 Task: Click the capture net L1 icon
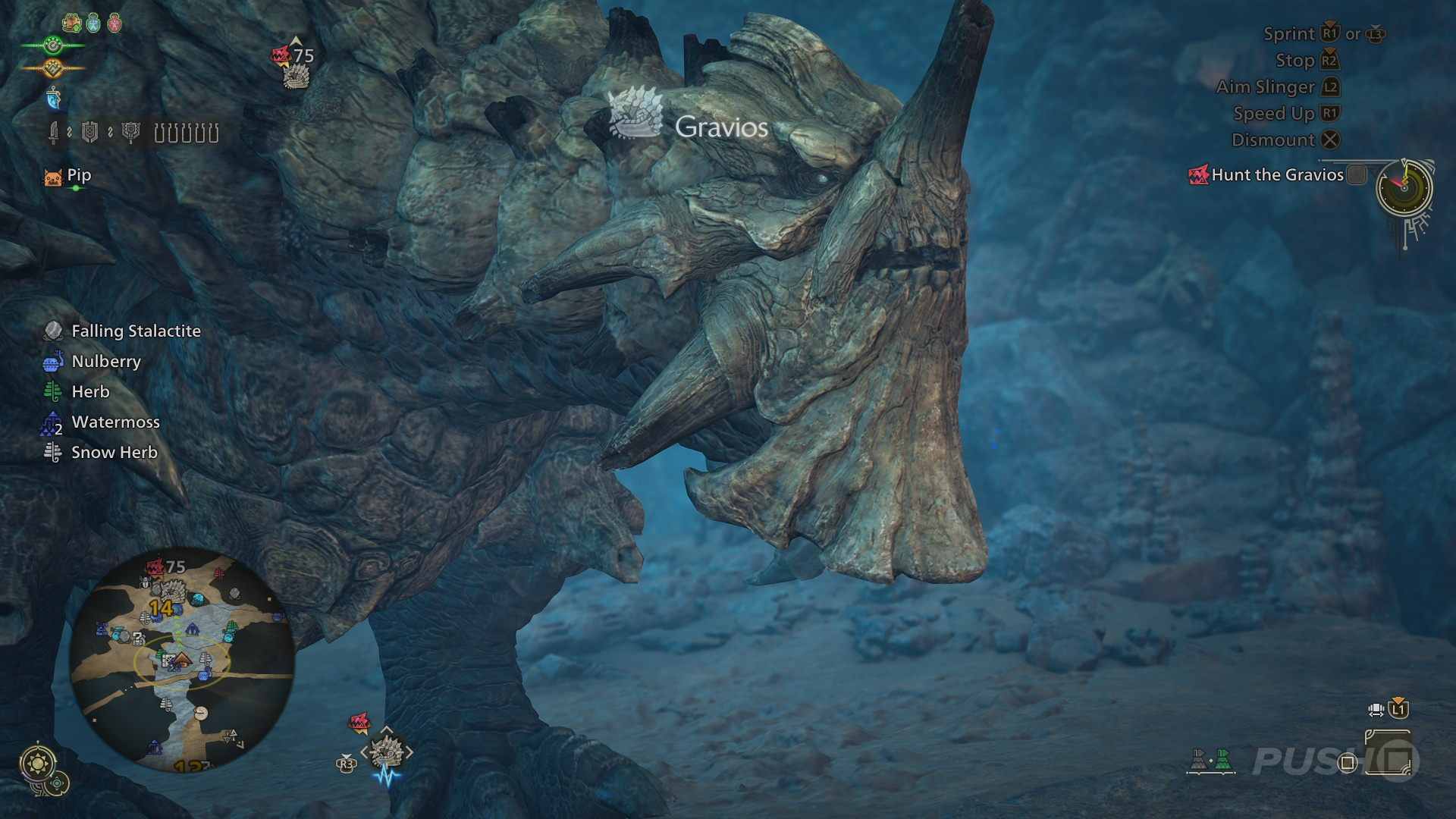pyautogui.click(x=1398, y=709)
